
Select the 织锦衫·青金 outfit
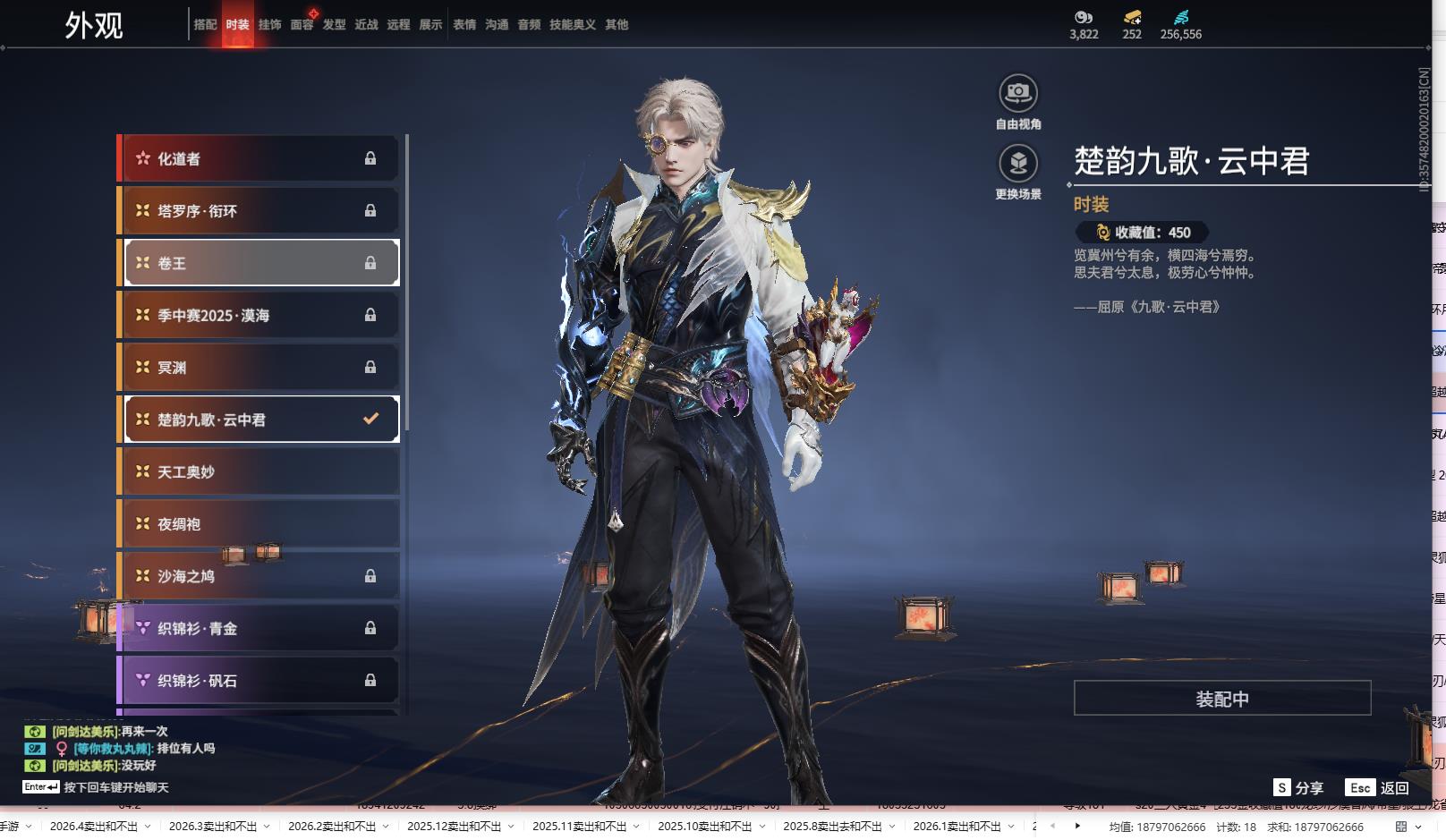click(259, 629)
